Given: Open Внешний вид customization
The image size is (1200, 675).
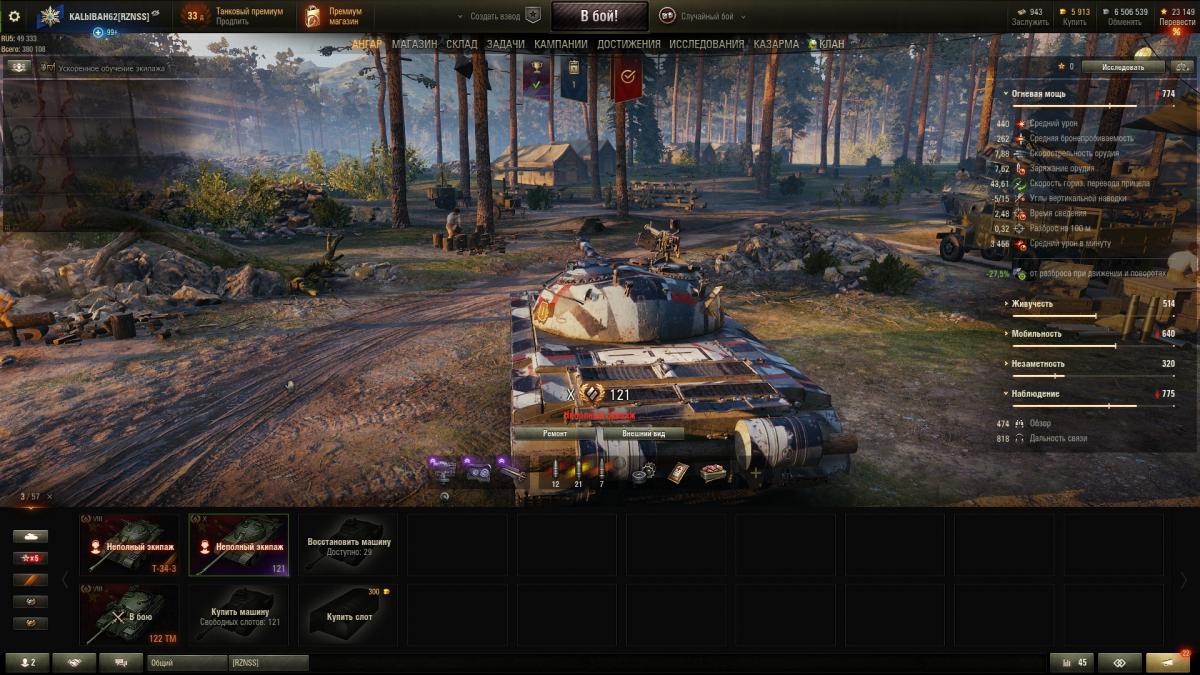Looking at the screenshot, I should [x=643, y=434].
